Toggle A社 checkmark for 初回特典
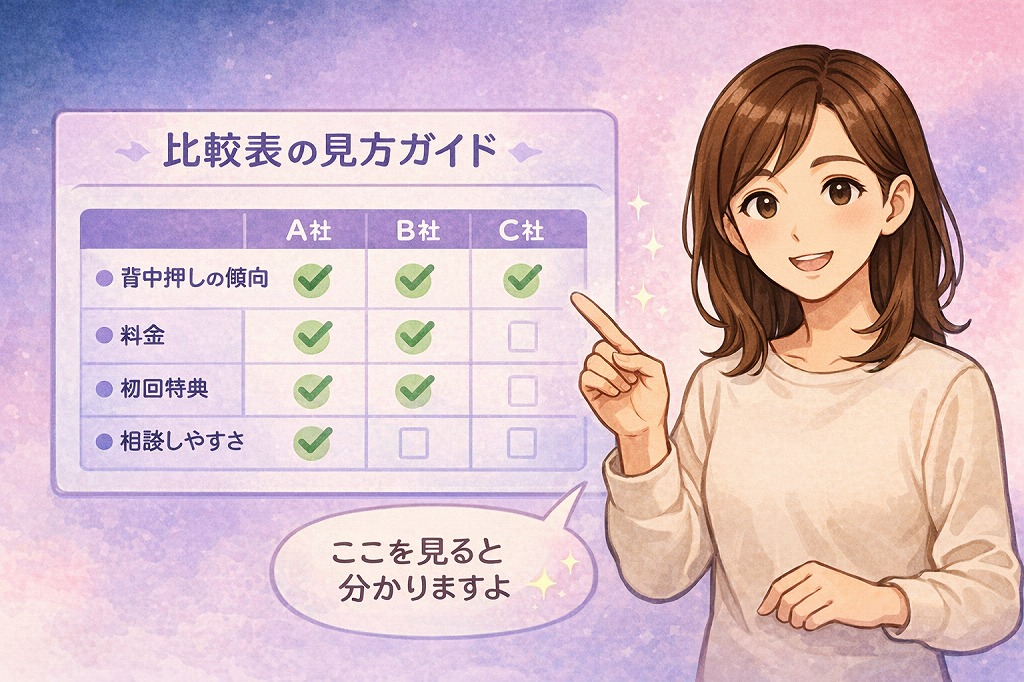1024x682 pixels. pyautogui.click(x=312, y=389)
